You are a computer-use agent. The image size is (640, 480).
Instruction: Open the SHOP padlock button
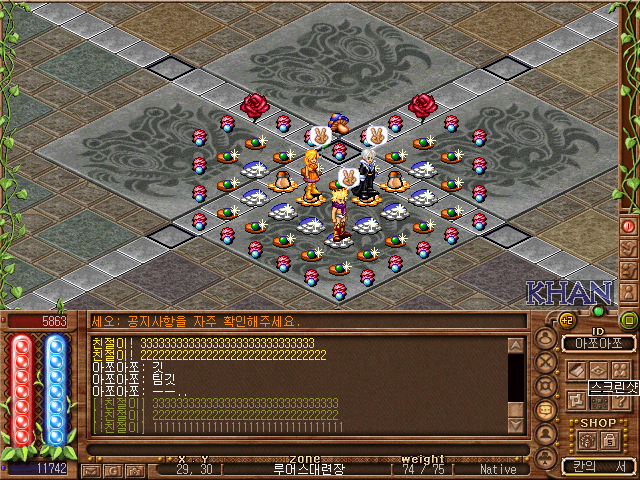609,439
